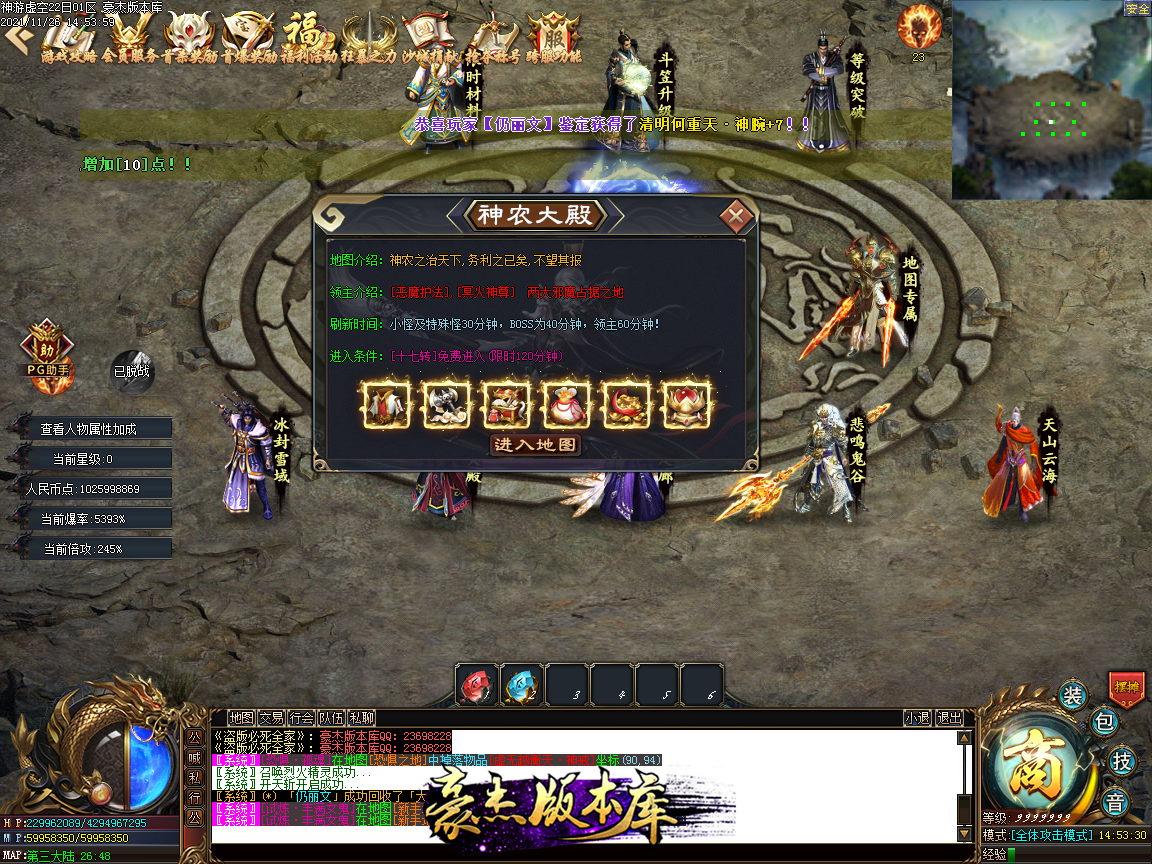
Task: Open the 会员服务 menu
Action: click(x=130, y=37)
